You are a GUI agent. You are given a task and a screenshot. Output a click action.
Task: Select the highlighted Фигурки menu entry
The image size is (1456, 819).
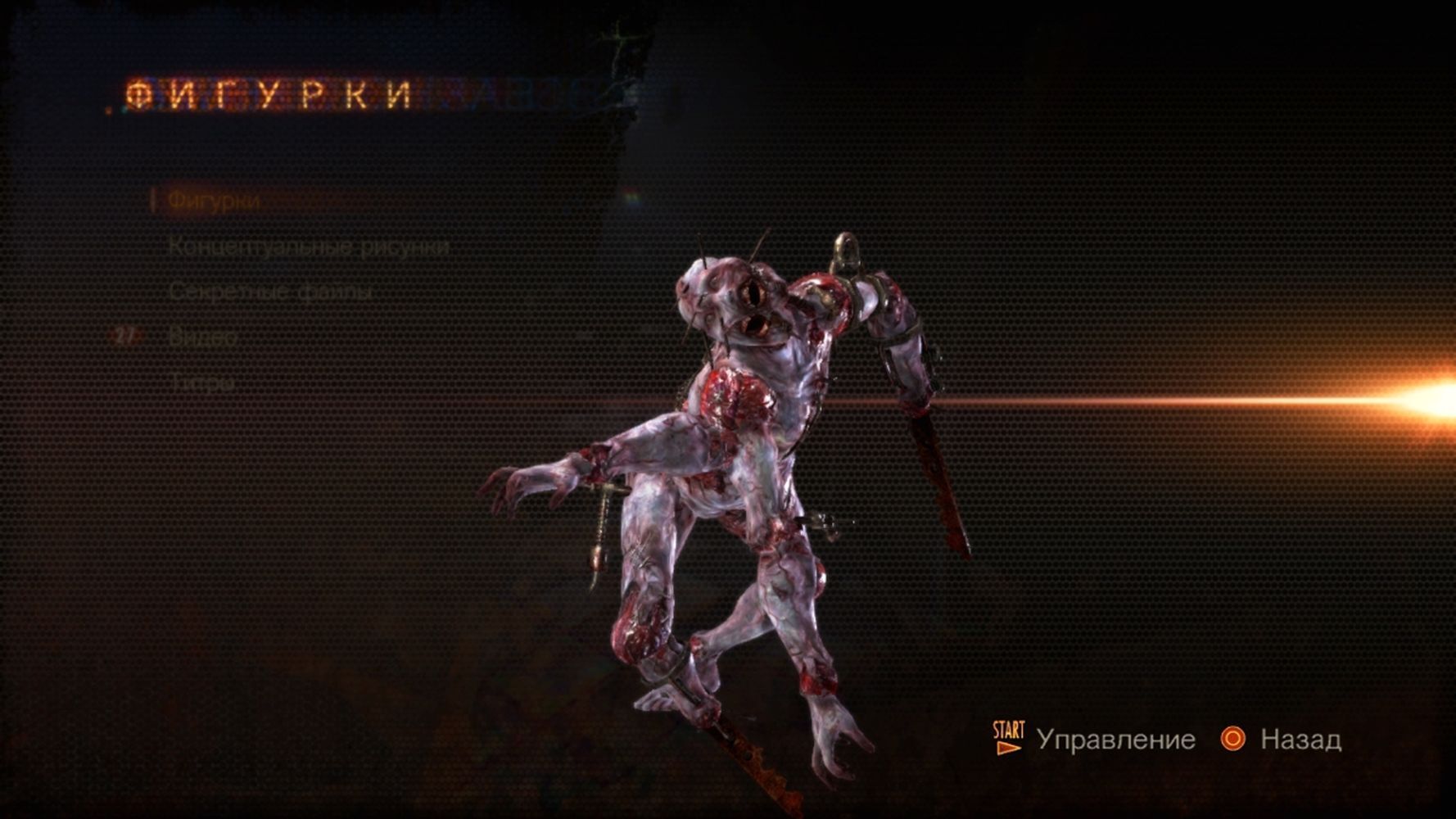tap(214, 201)
